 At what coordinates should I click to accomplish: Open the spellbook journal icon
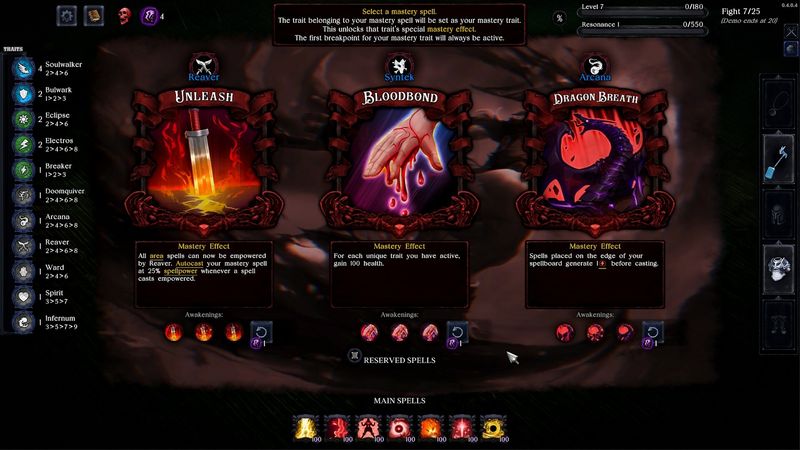coord(93,15)
